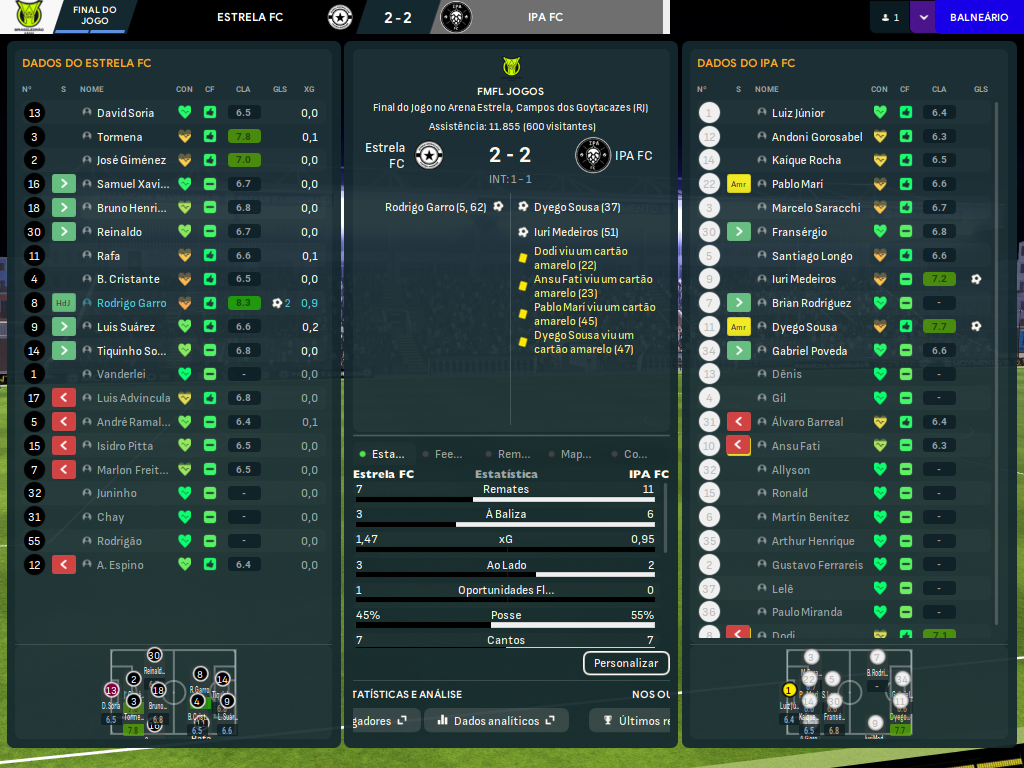Select Luiz Júnior in IPA list

(x=798, y=113)
